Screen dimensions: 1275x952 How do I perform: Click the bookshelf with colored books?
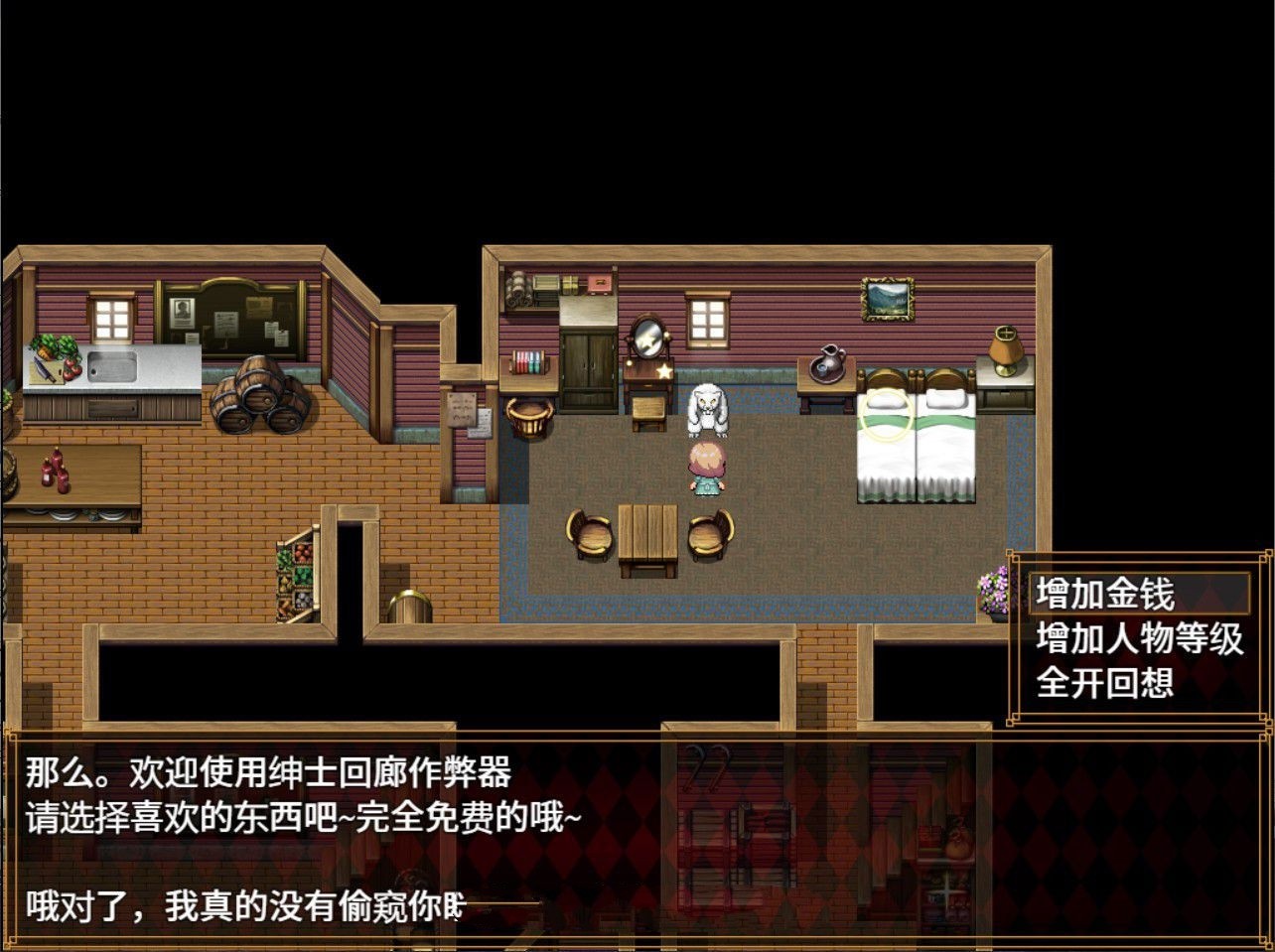[x=527, y=361]
